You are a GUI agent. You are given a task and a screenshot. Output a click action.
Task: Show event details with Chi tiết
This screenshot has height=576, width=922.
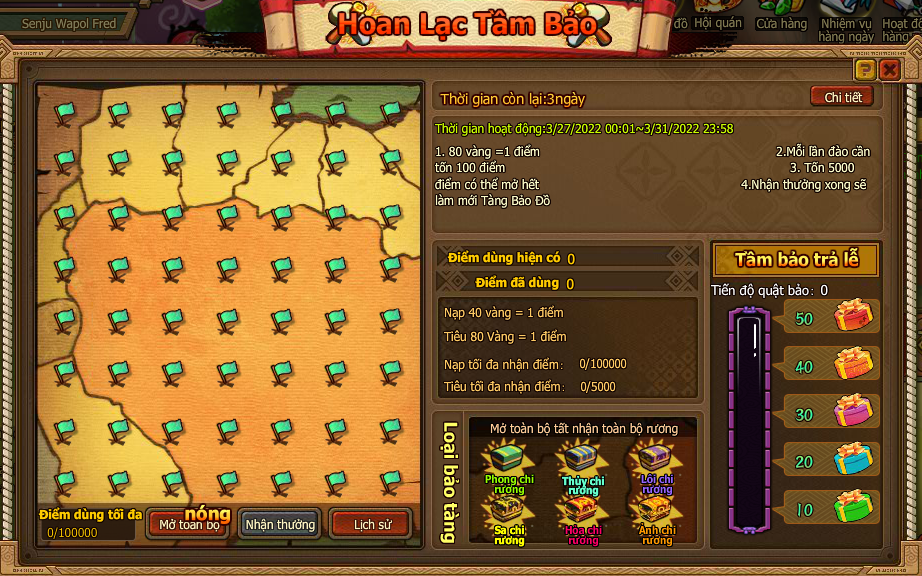pos(842,97)
